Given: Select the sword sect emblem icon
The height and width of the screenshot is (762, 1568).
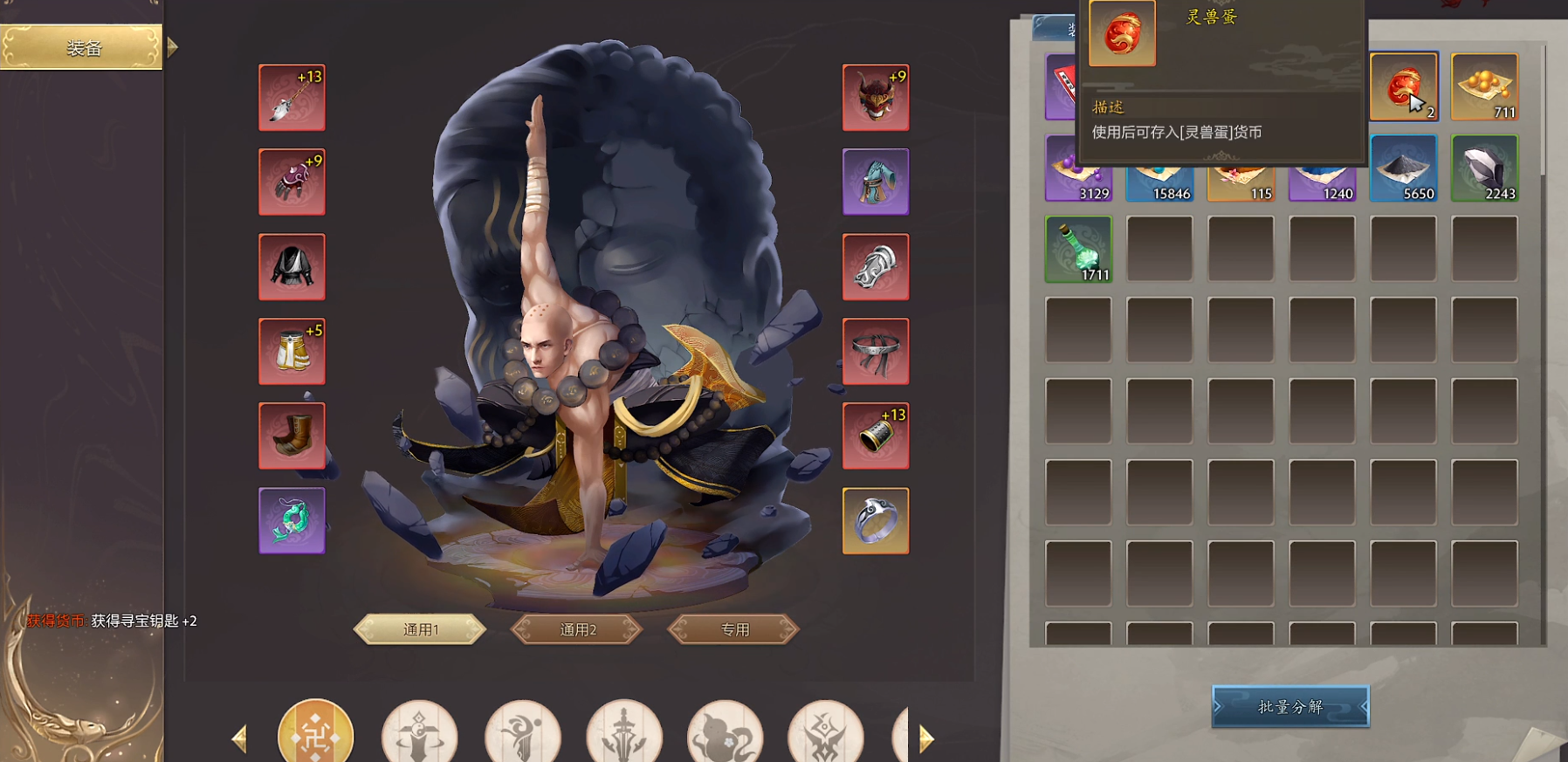Looking at the screenshot, I should [x=625, y=736].
